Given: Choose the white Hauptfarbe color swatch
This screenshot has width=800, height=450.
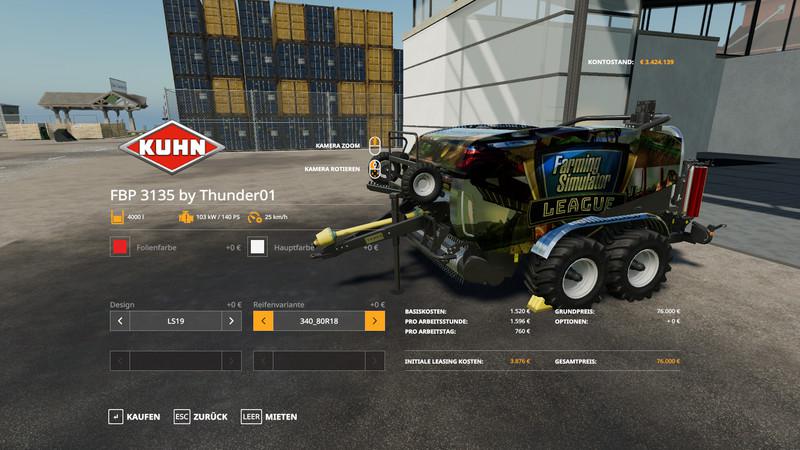Looking at the screenshot, I should pos(258,247).
